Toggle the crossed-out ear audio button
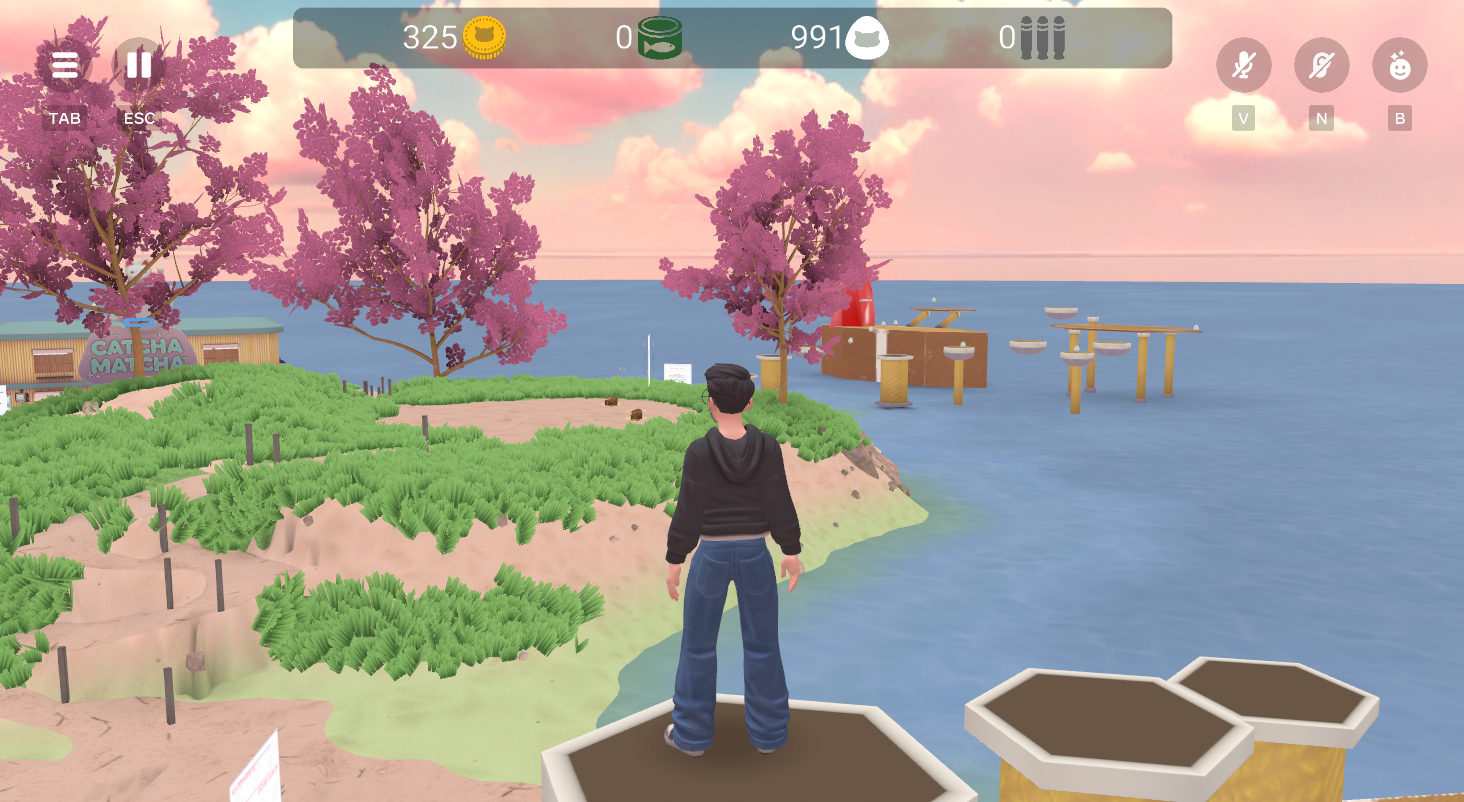This screenshot has width=1464, height=802. [x=1321, y=66]
